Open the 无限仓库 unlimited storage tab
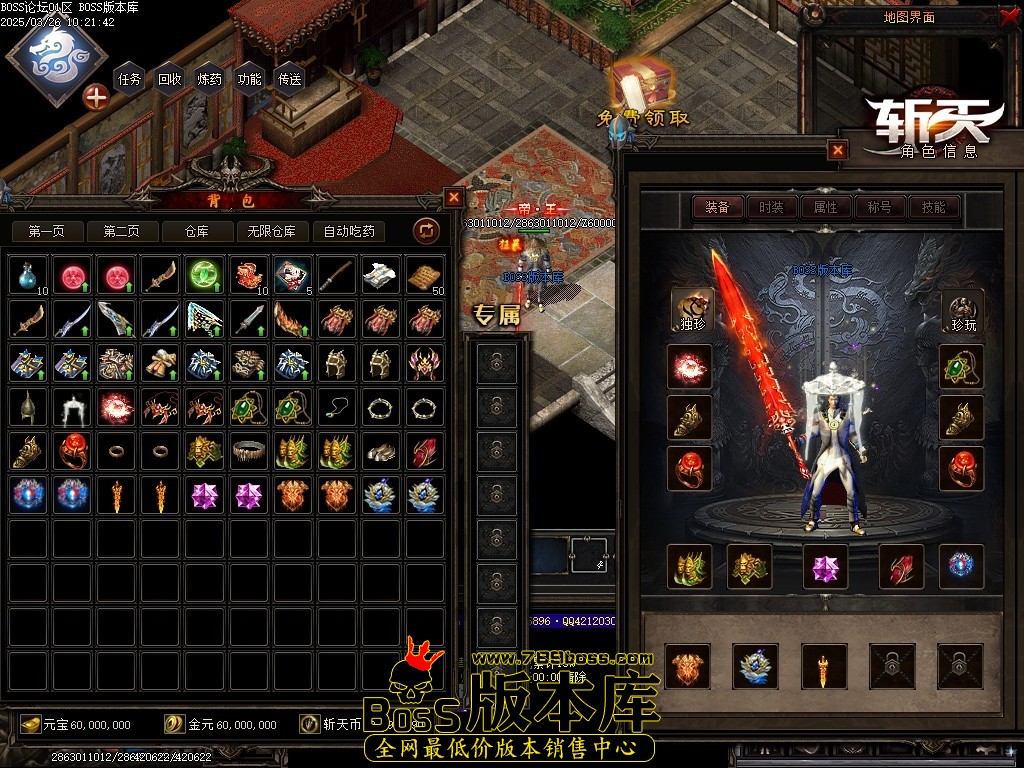 tap(272, 231)
